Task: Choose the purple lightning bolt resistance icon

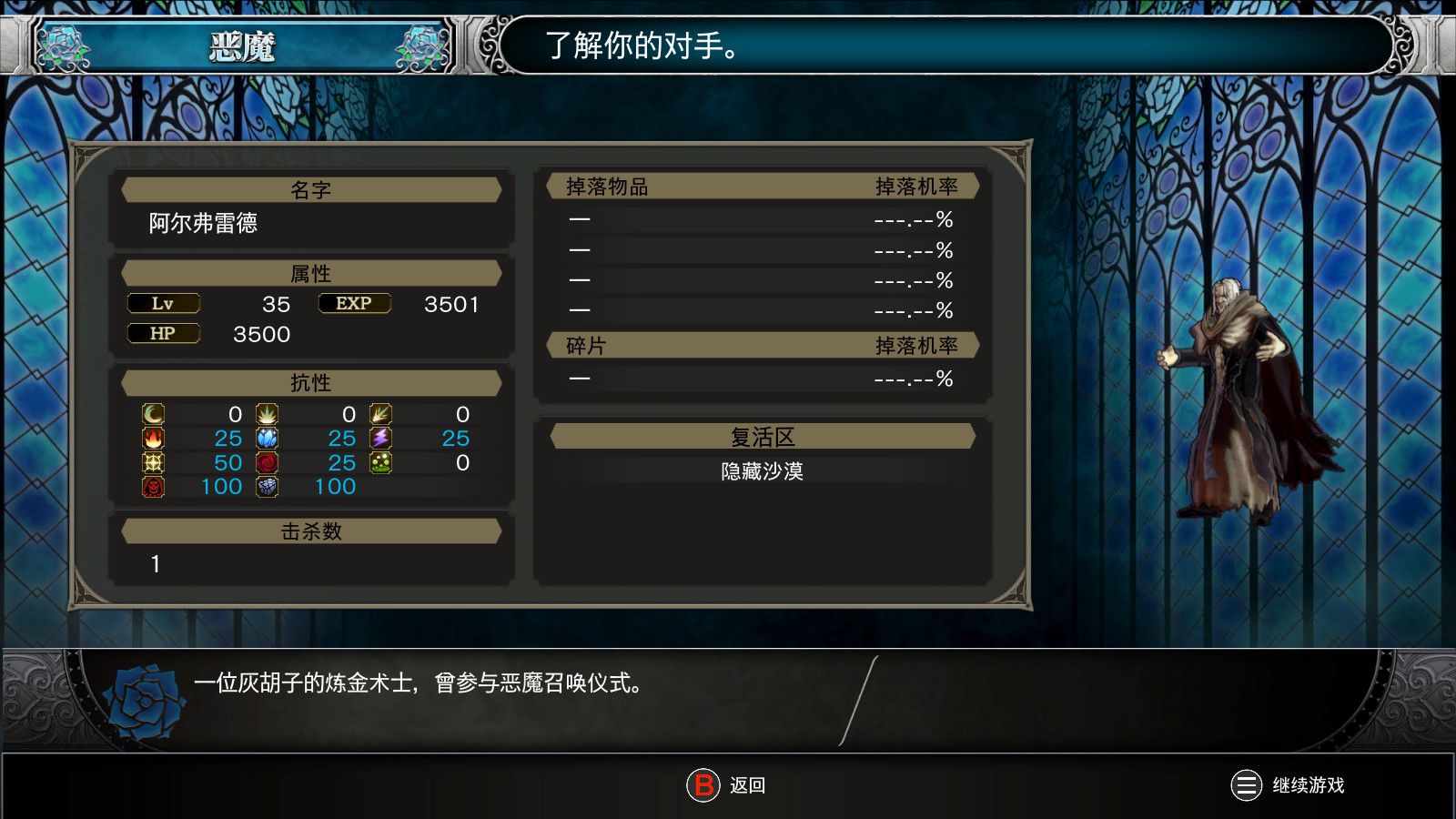Action: tap(380, 439)
